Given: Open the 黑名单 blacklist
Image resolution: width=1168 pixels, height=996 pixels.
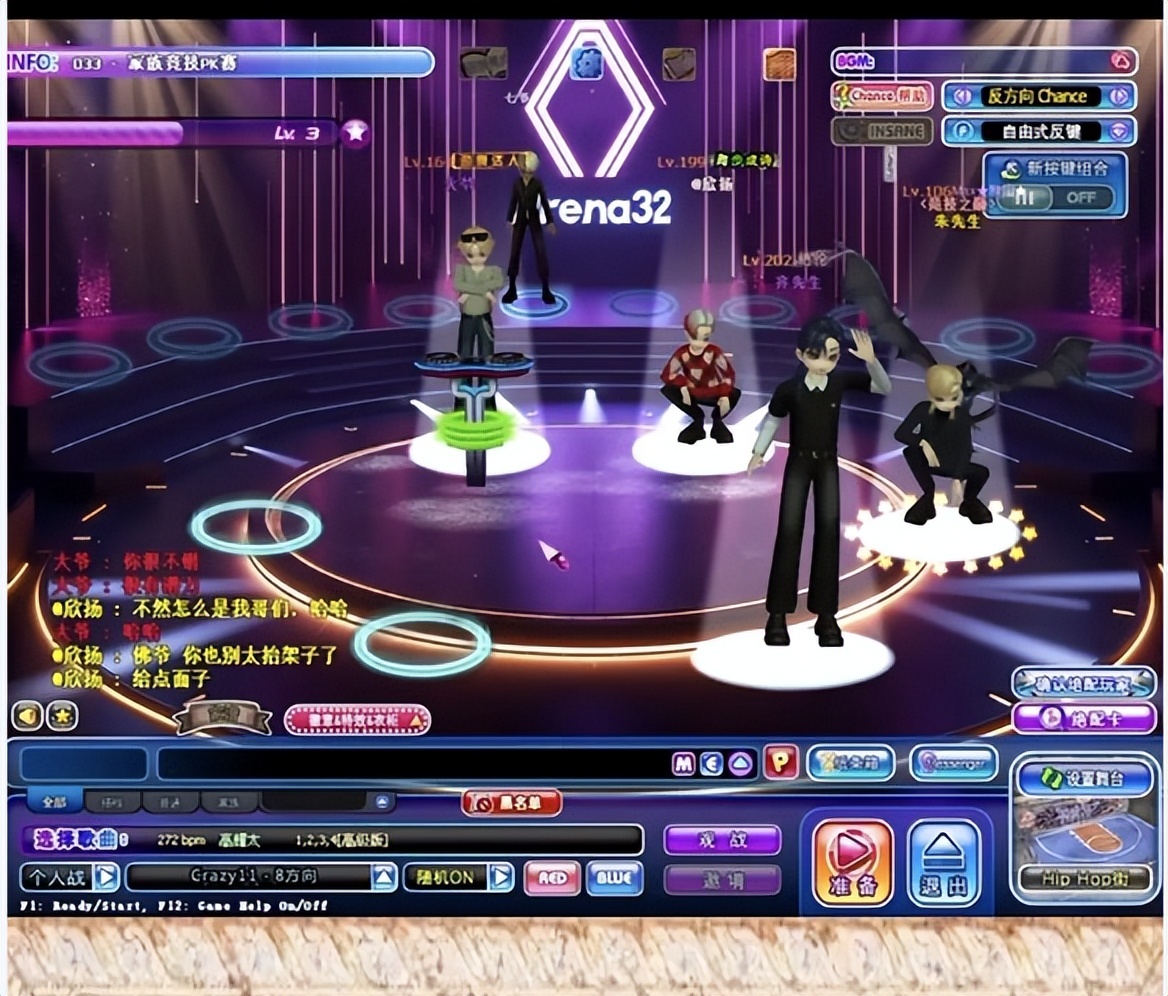Looking at the screenshot, I should (x=511, y=802).
